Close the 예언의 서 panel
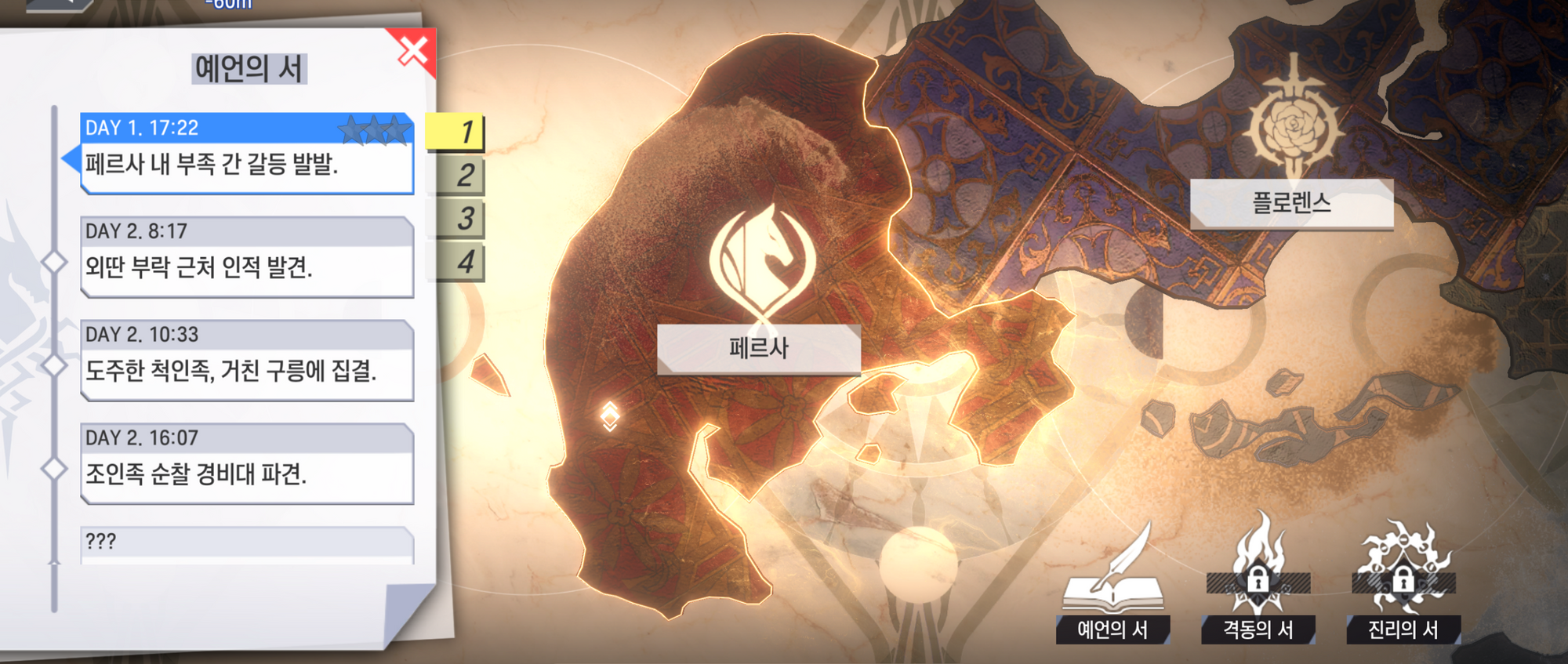The image size is (1568, 664). click(x=412, y=51)
